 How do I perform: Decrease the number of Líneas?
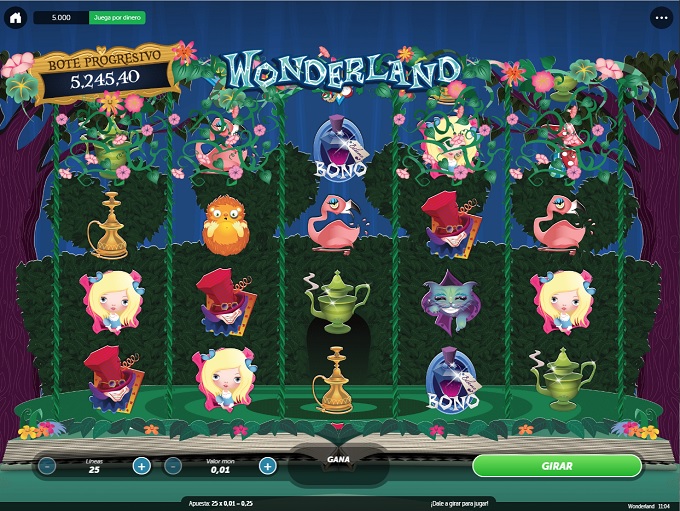pyautogui.click(x=48, y=466)
